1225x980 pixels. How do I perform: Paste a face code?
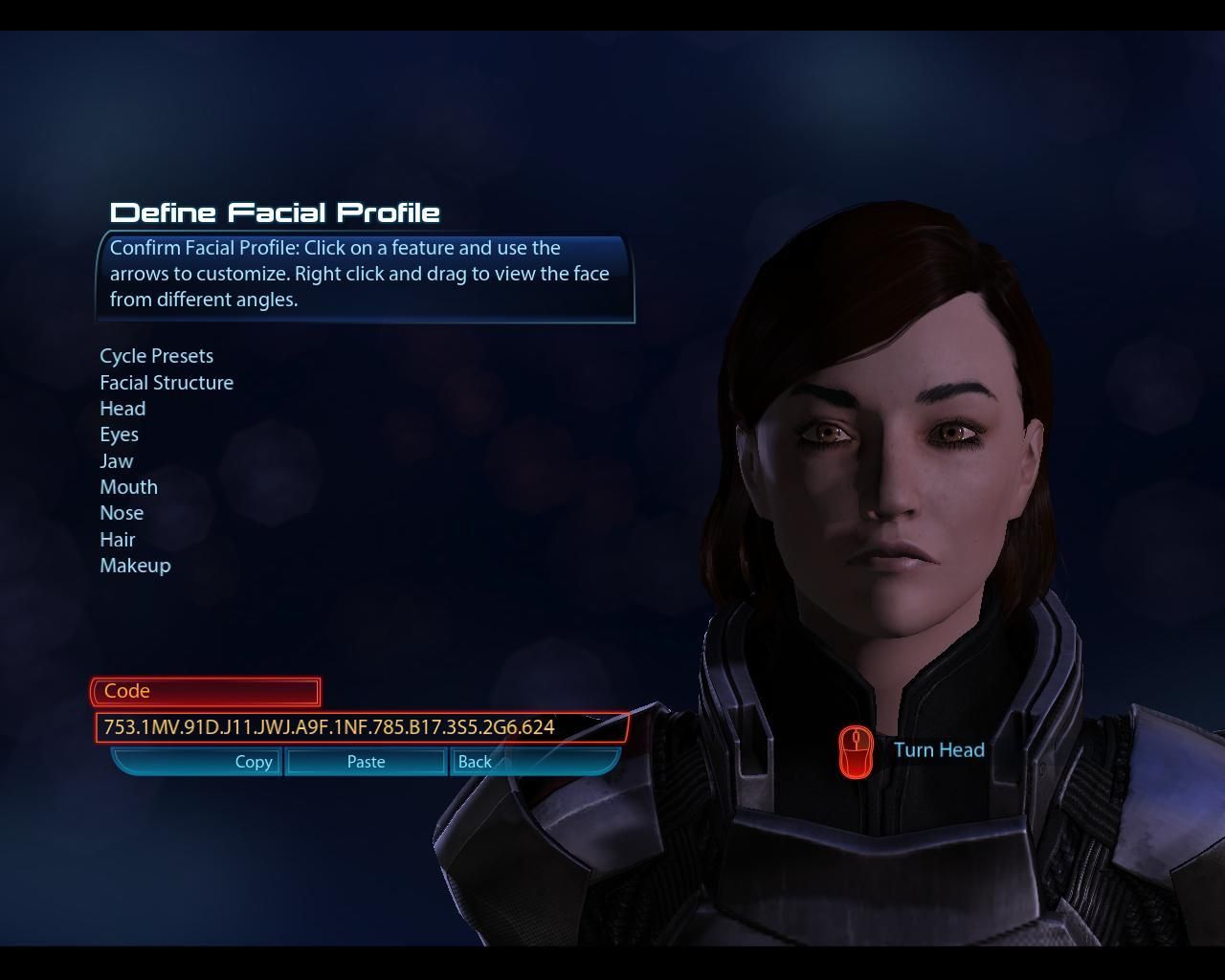pyautogui.click(x=366, y=762)
